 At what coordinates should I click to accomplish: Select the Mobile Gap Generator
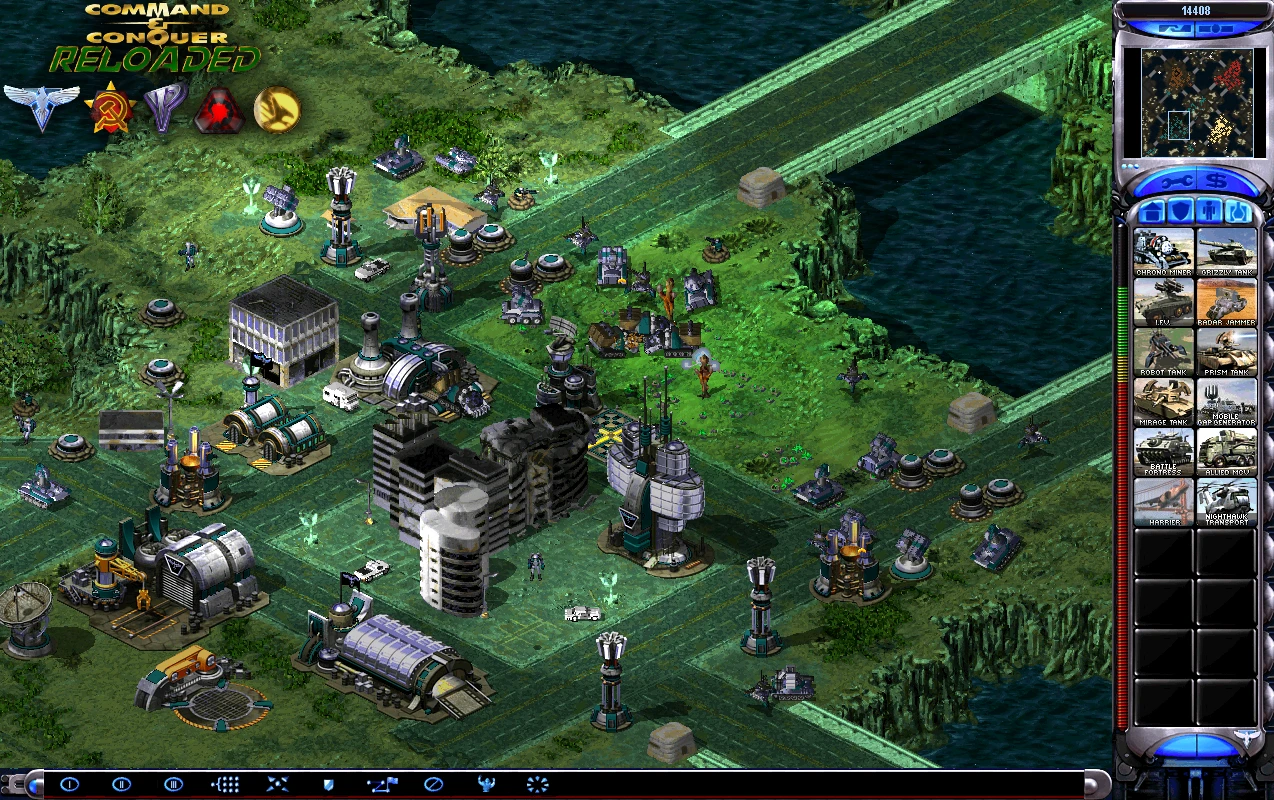coord(1227,402)
